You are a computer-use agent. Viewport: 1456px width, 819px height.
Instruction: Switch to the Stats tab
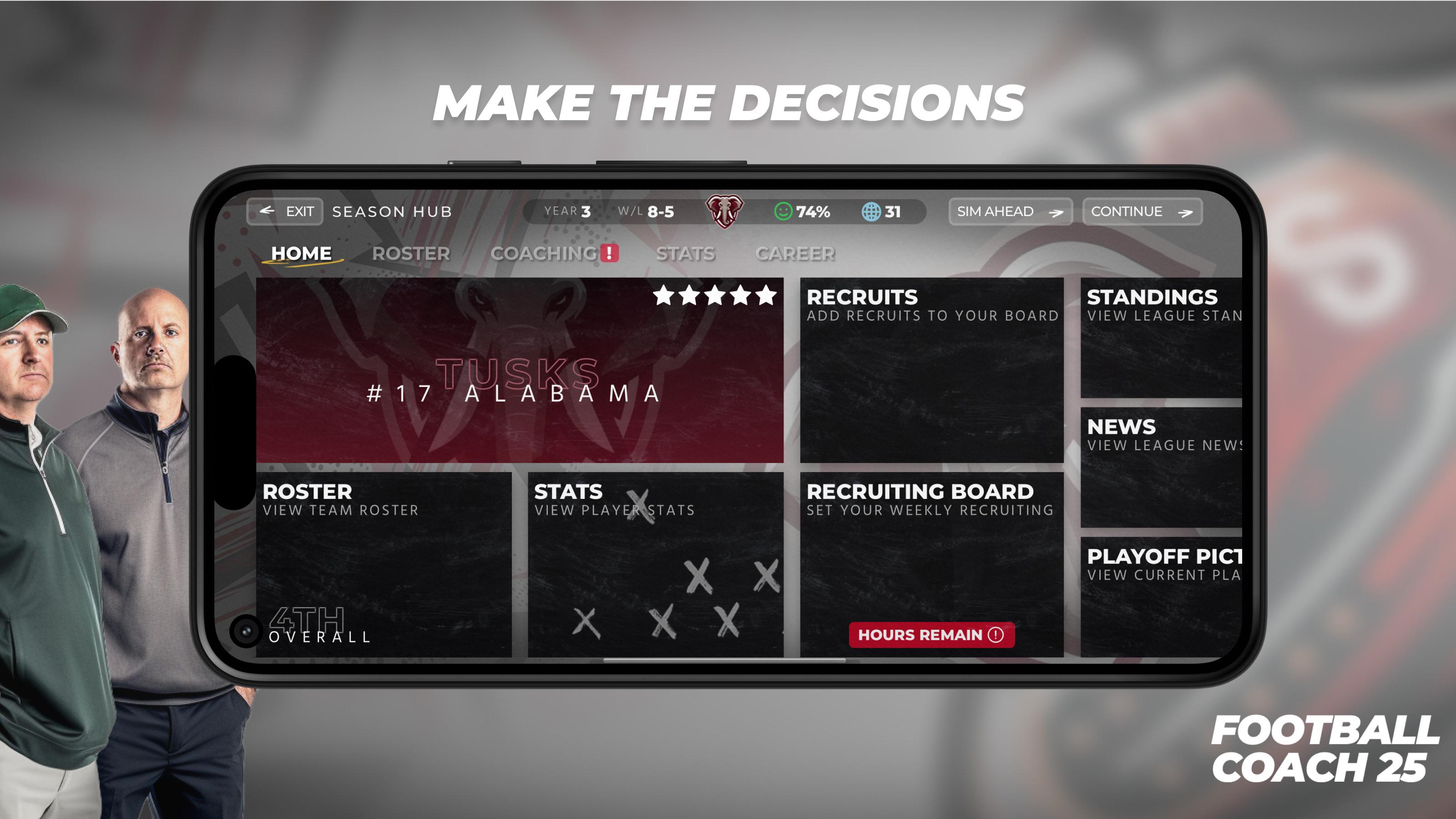pos(686,253)
